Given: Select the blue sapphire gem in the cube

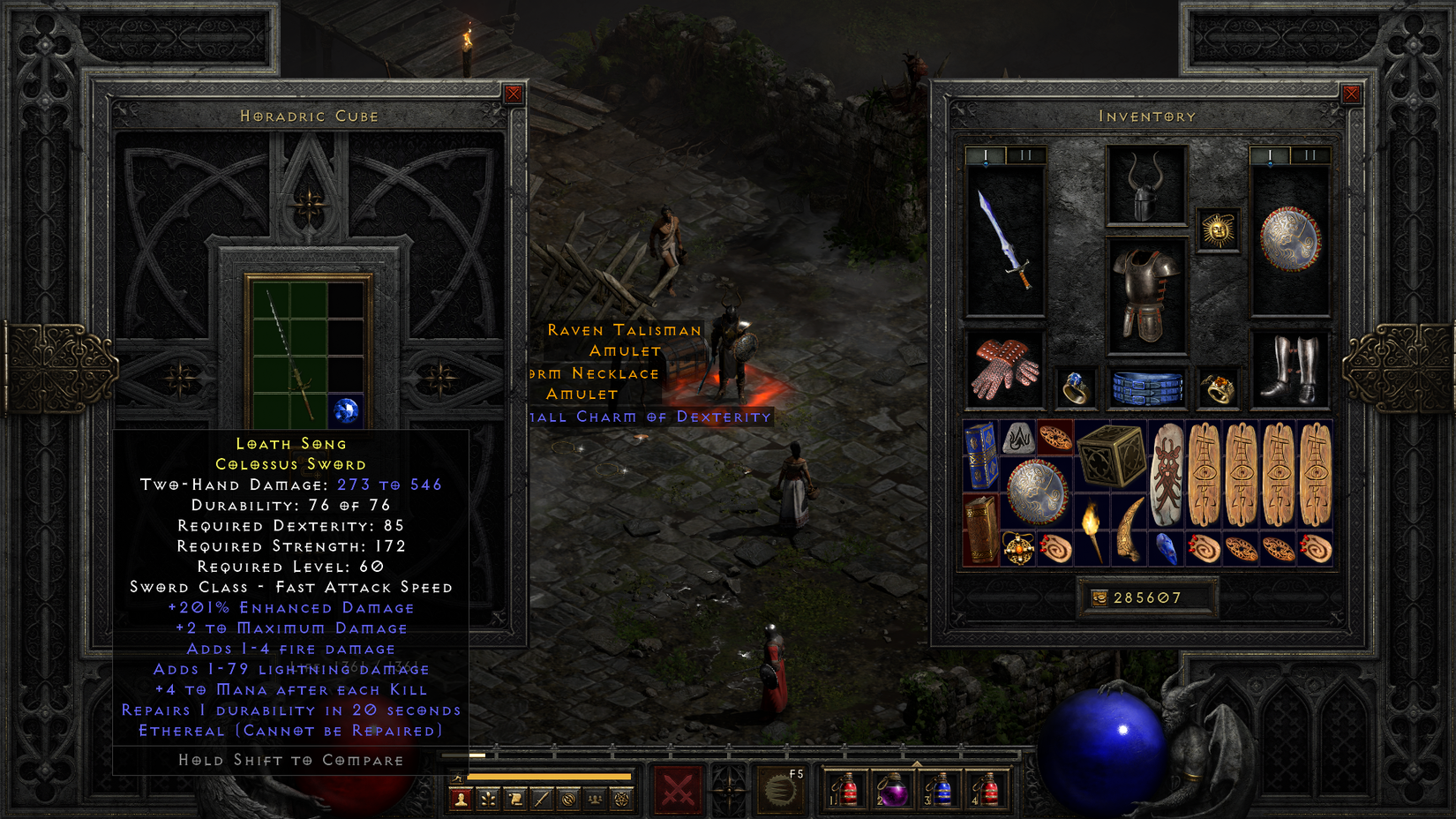Looking at the screenshot, I should point(346,410).
